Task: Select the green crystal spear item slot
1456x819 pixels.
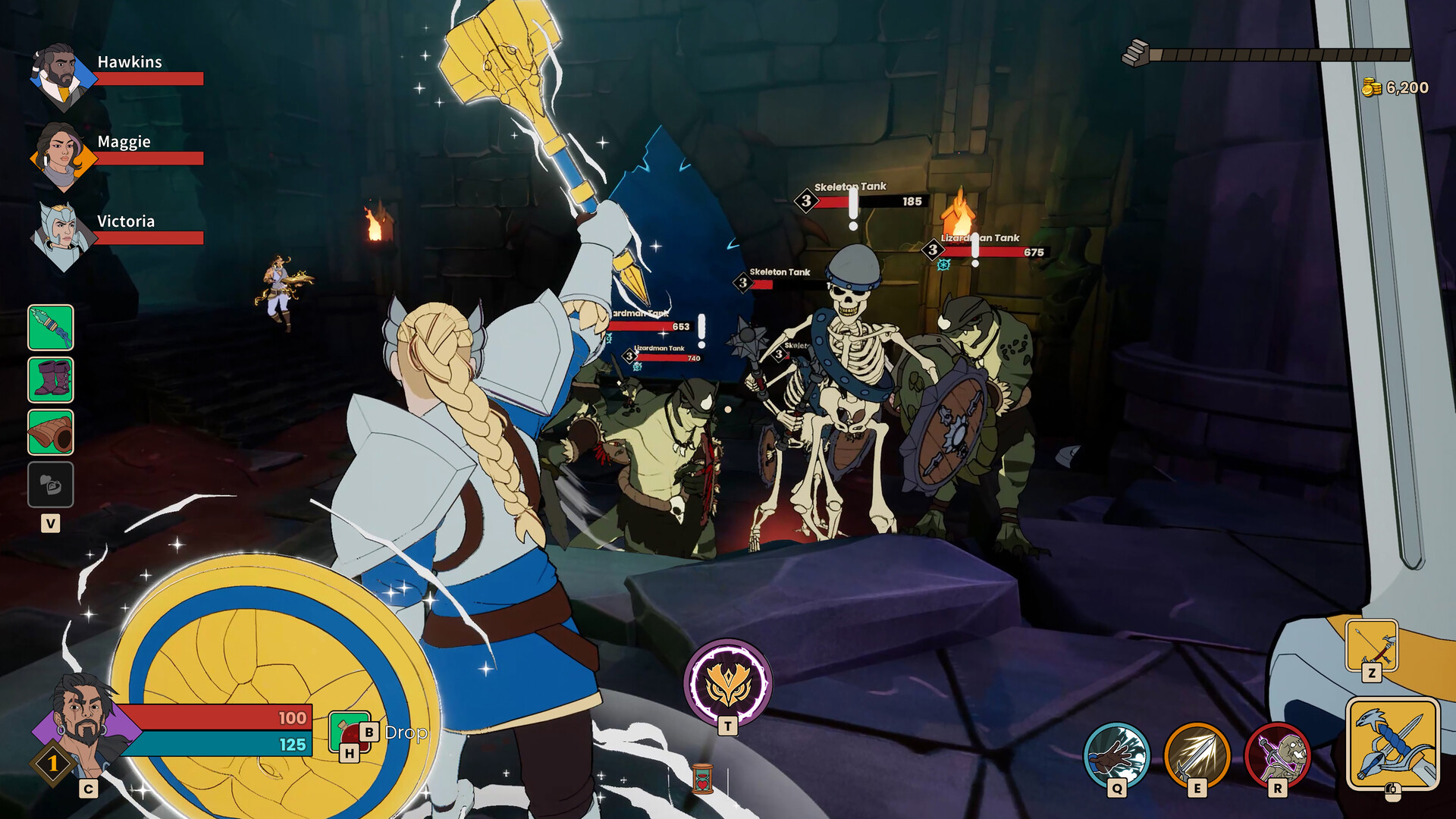Action: tap(51, 328)
